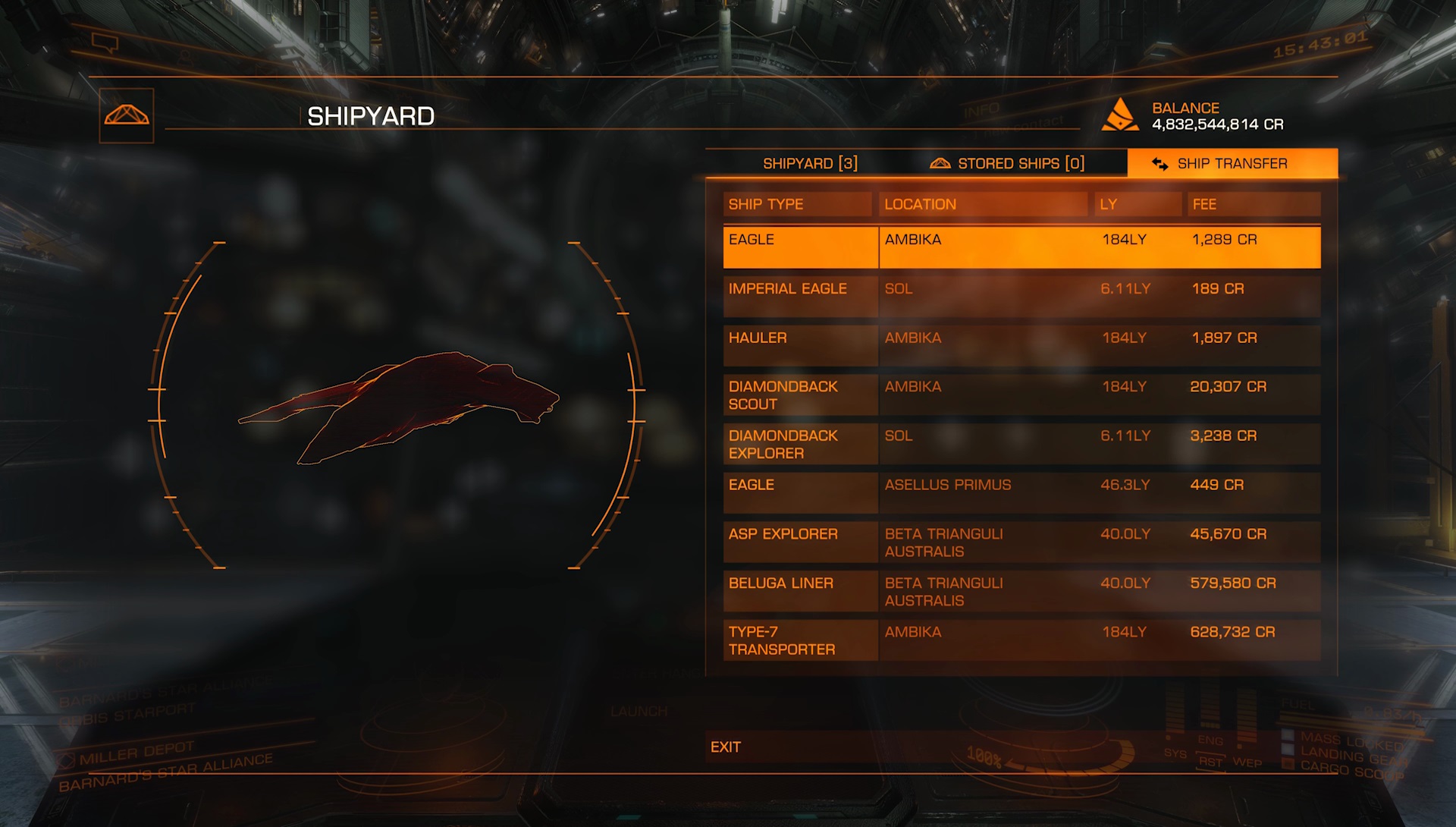Sort list by LY distance header

[1137, 204]
